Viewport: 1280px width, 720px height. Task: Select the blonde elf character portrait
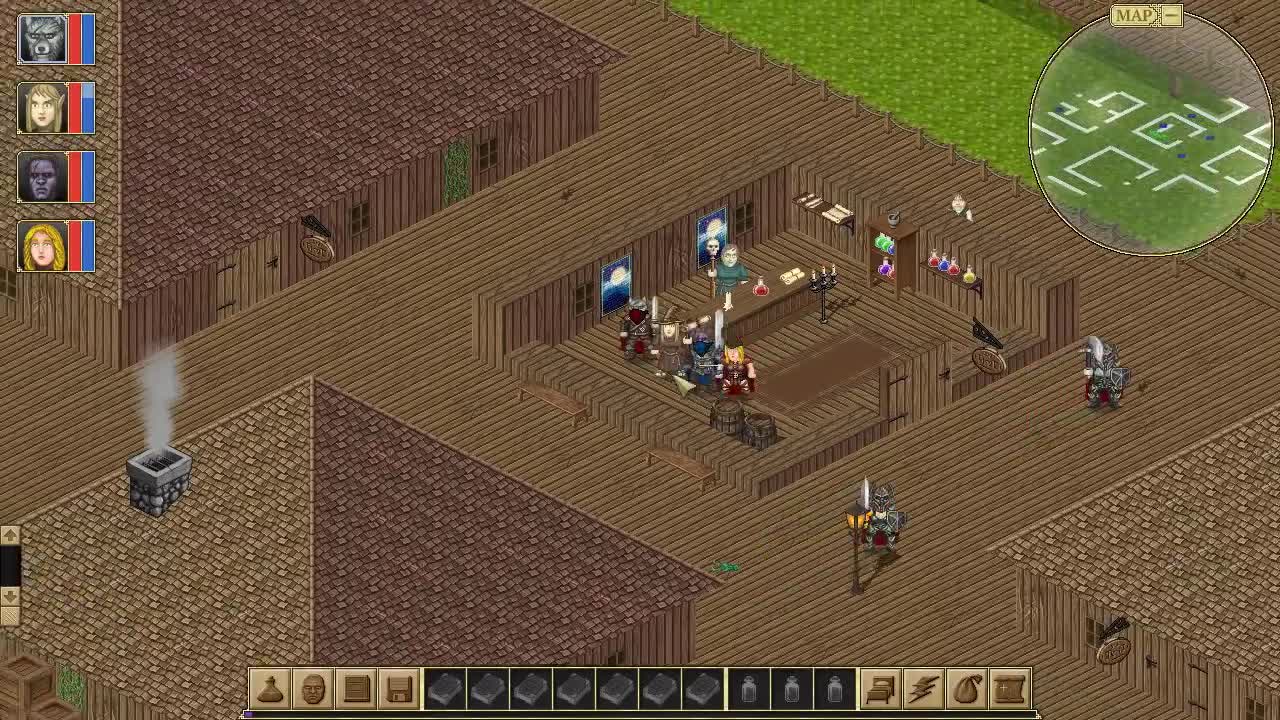pyautogui.click(x=42, y=107)
